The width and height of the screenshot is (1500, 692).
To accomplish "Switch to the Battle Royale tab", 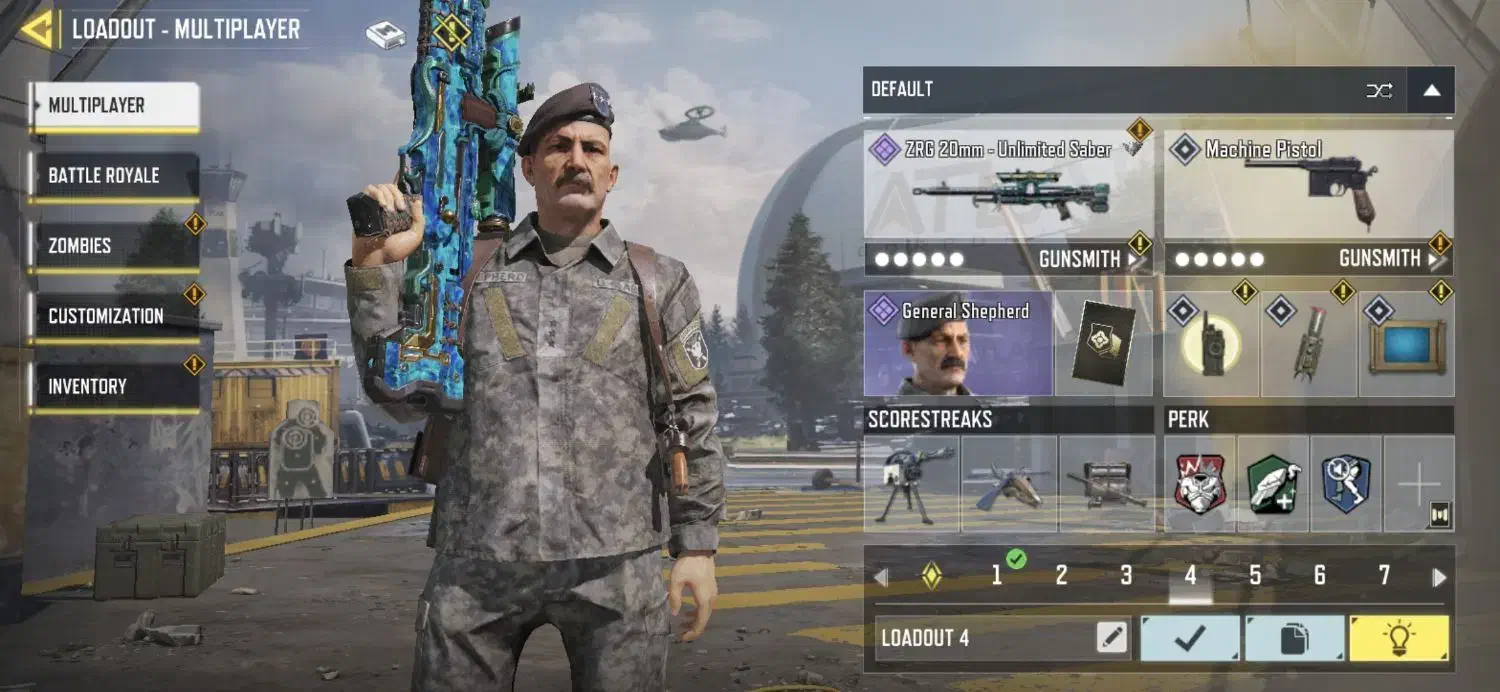I will [113, 176].
